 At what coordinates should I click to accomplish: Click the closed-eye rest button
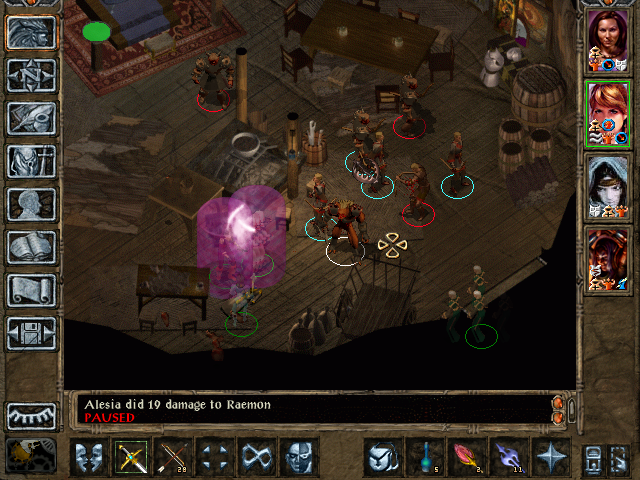(x=32, y=415)
